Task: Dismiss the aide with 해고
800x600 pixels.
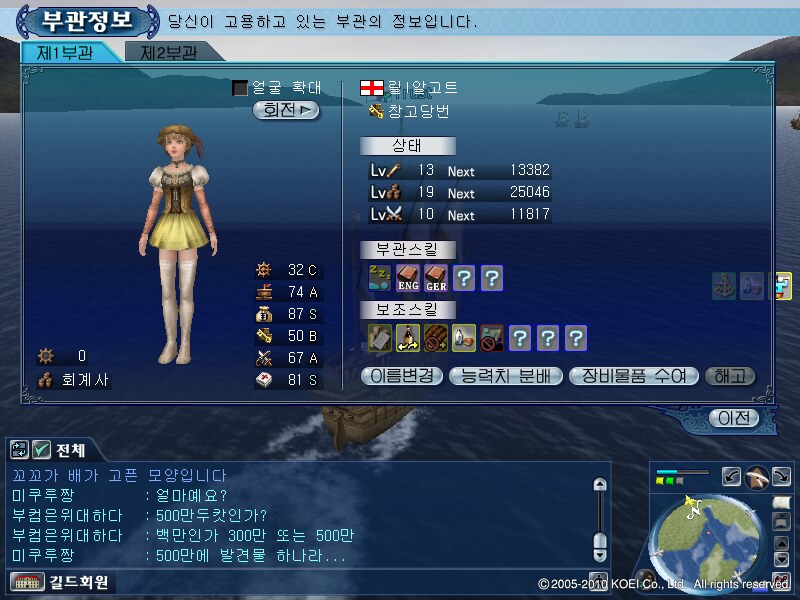Action: tap(730, 377)
